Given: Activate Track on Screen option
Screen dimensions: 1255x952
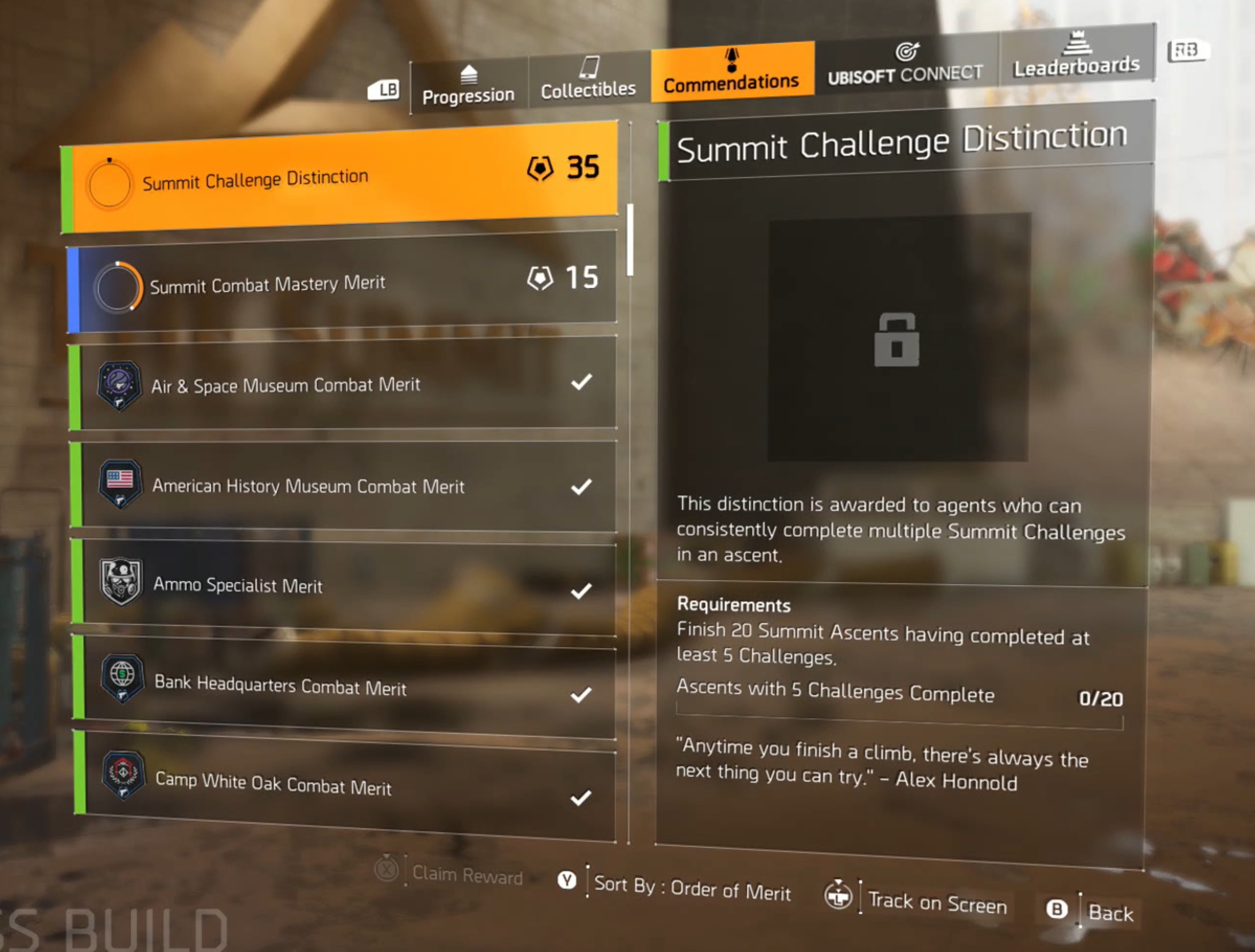Looking at the screenshot, I should [936, 902].
